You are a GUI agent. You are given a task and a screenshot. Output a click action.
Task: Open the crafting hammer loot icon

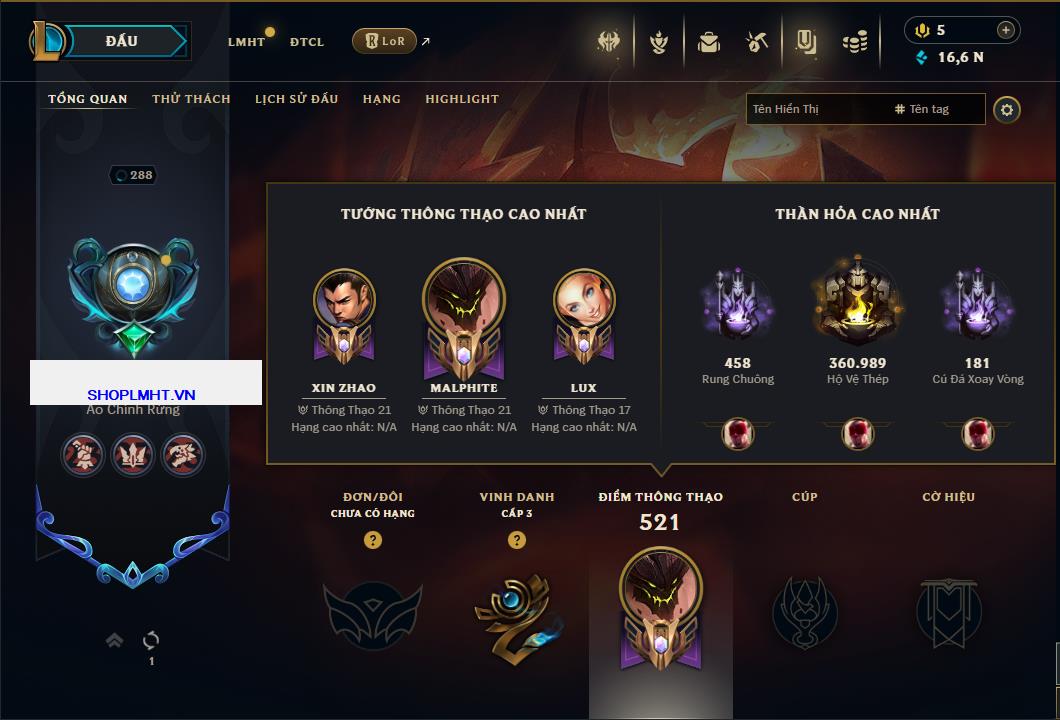[757, 42]
